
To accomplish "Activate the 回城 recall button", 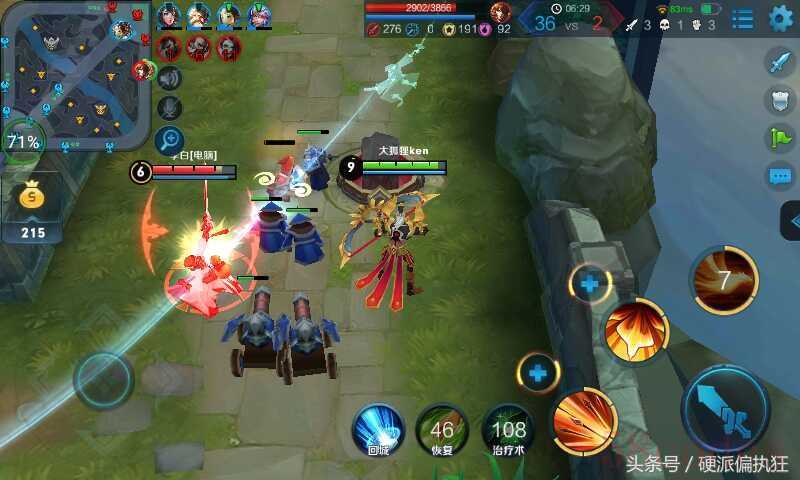I will pyautogui.click(x=378, y=430).
